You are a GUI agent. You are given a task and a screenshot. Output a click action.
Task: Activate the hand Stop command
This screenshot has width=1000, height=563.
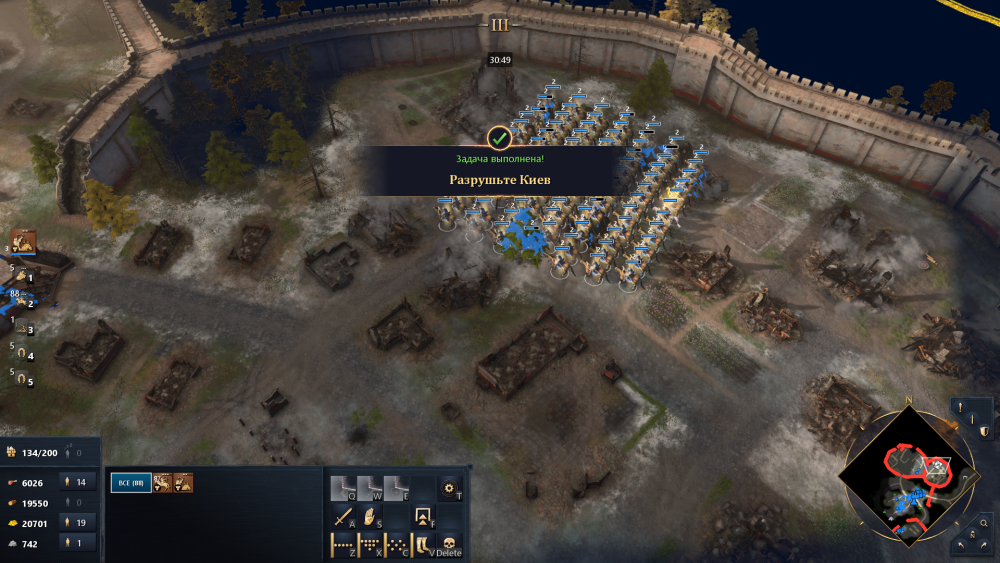(x=370, y=518)
